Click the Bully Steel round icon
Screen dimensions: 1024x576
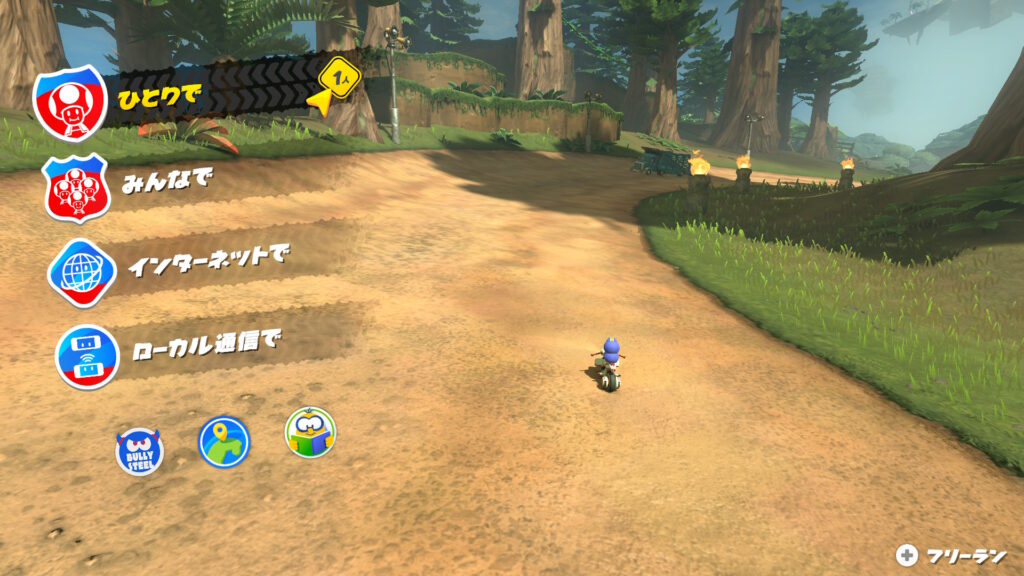click(x=139, y=452)
